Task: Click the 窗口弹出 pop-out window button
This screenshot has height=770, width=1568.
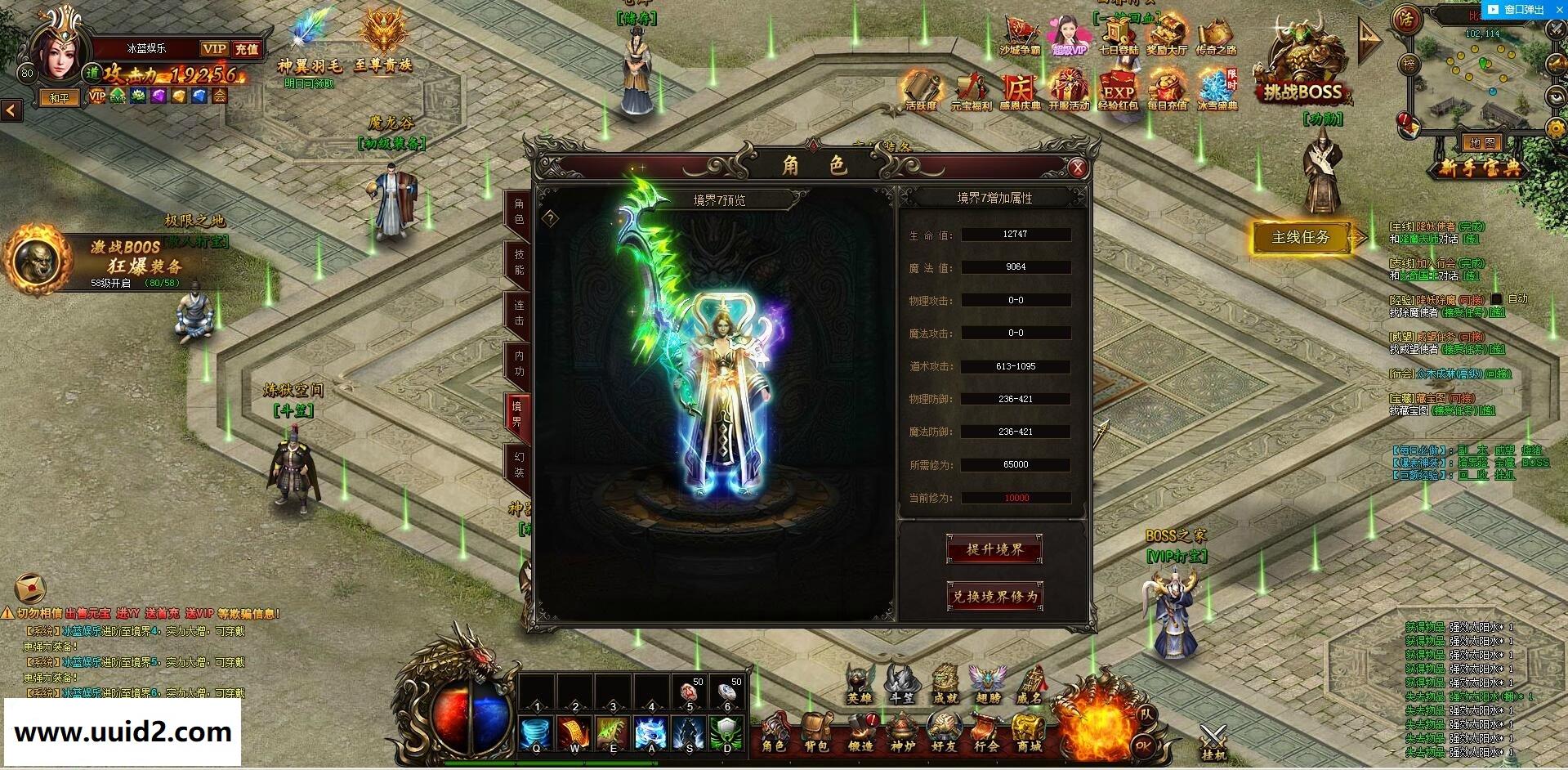Action: pos(1517,10)
